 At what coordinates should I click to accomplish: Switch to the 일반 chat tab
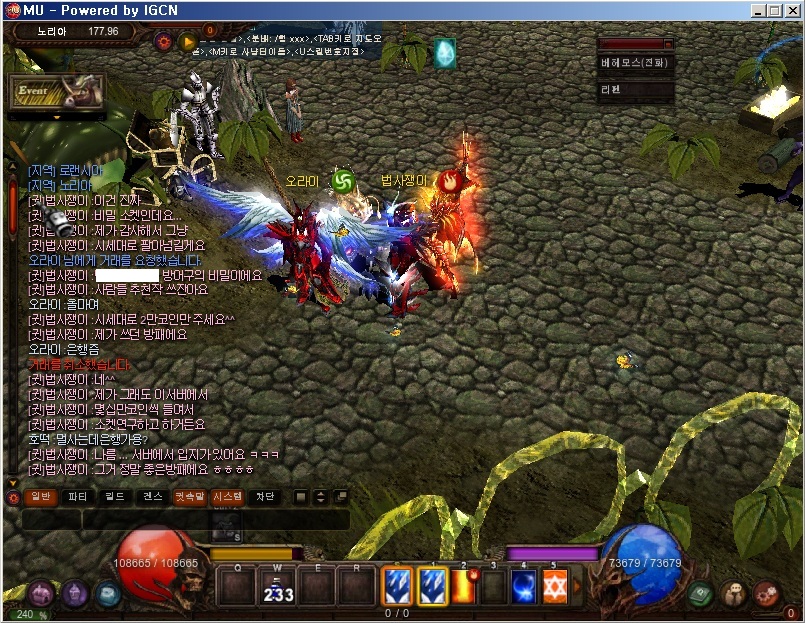[x=41, y=496]
